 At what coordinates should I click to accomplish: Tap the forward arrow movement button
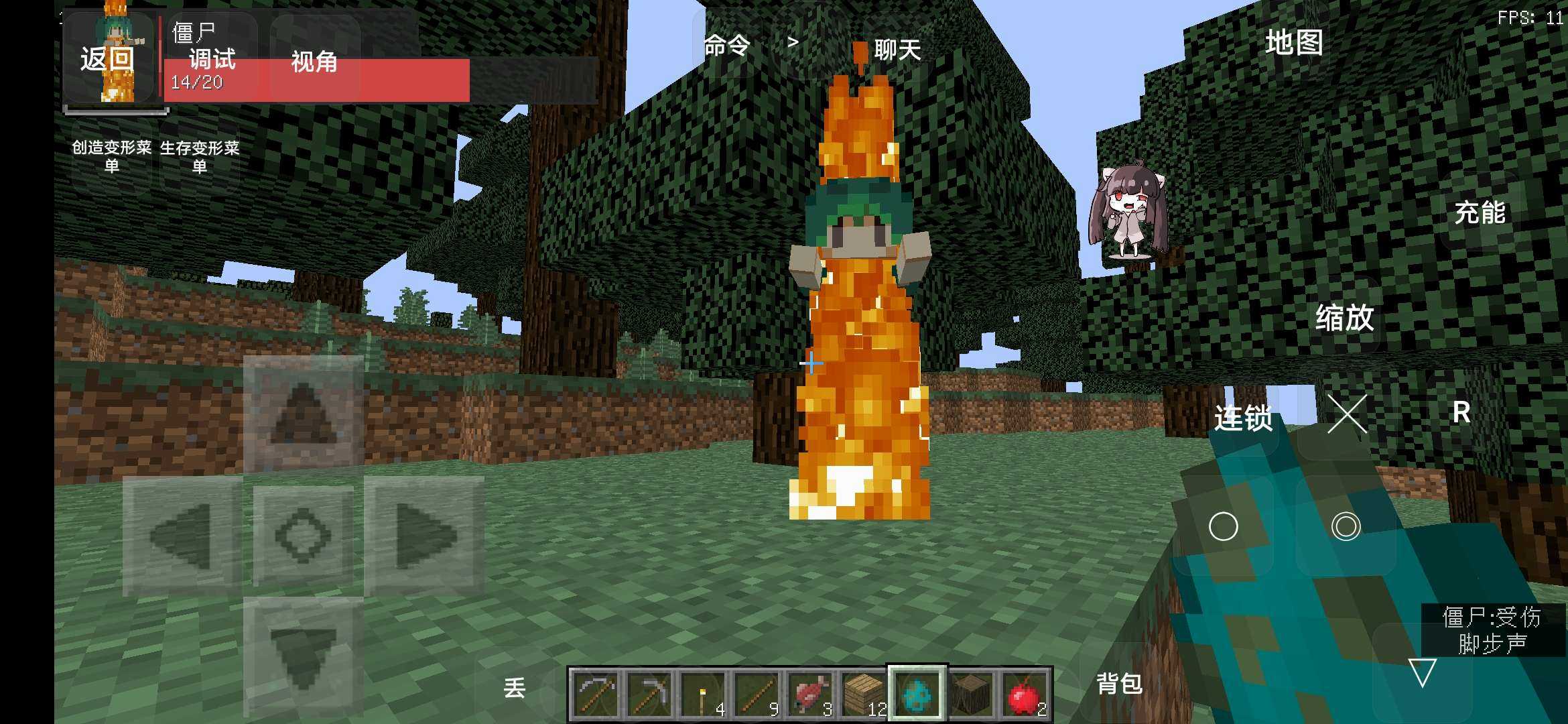coord(304,414)
